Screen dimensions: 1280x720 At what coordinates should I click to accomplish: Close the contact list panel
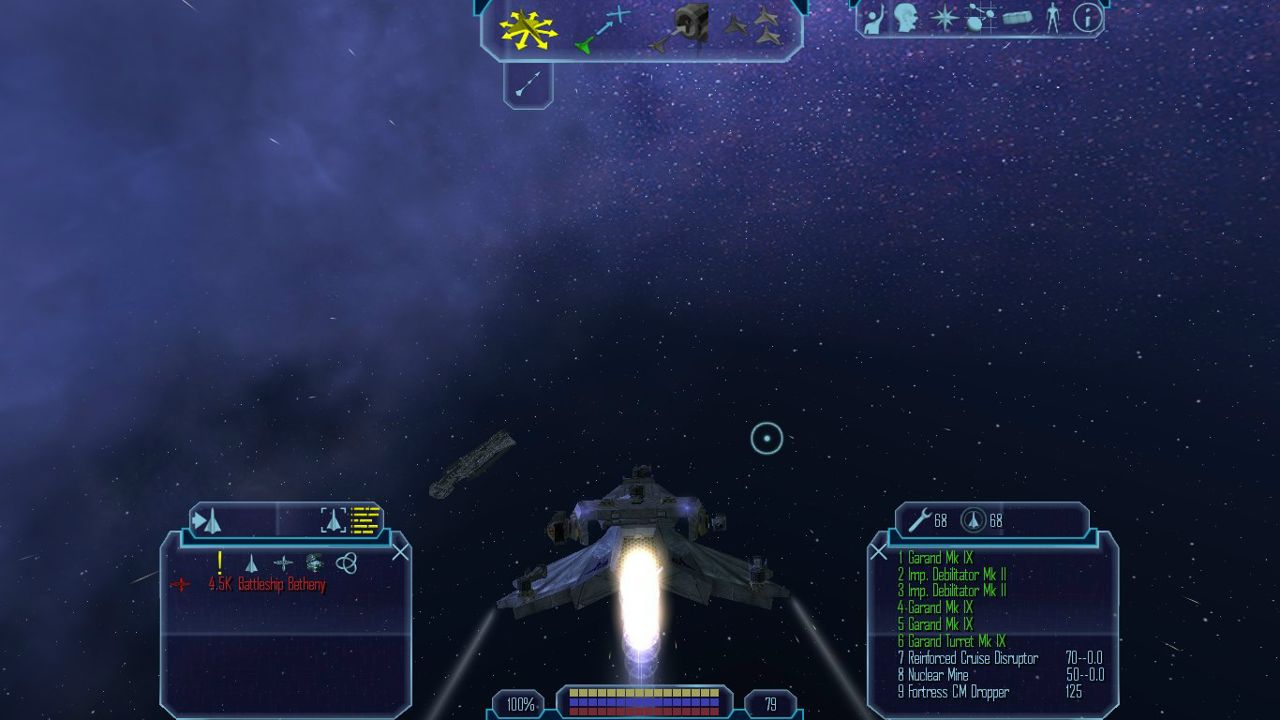[x=400, y=552]
